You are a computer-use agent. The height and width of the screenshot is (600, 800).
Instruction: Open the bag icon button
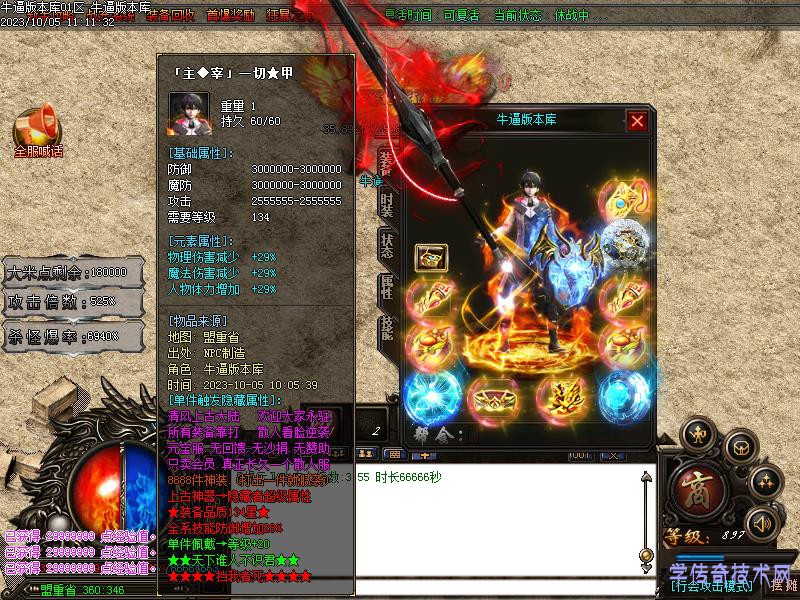tap(739, 446)
